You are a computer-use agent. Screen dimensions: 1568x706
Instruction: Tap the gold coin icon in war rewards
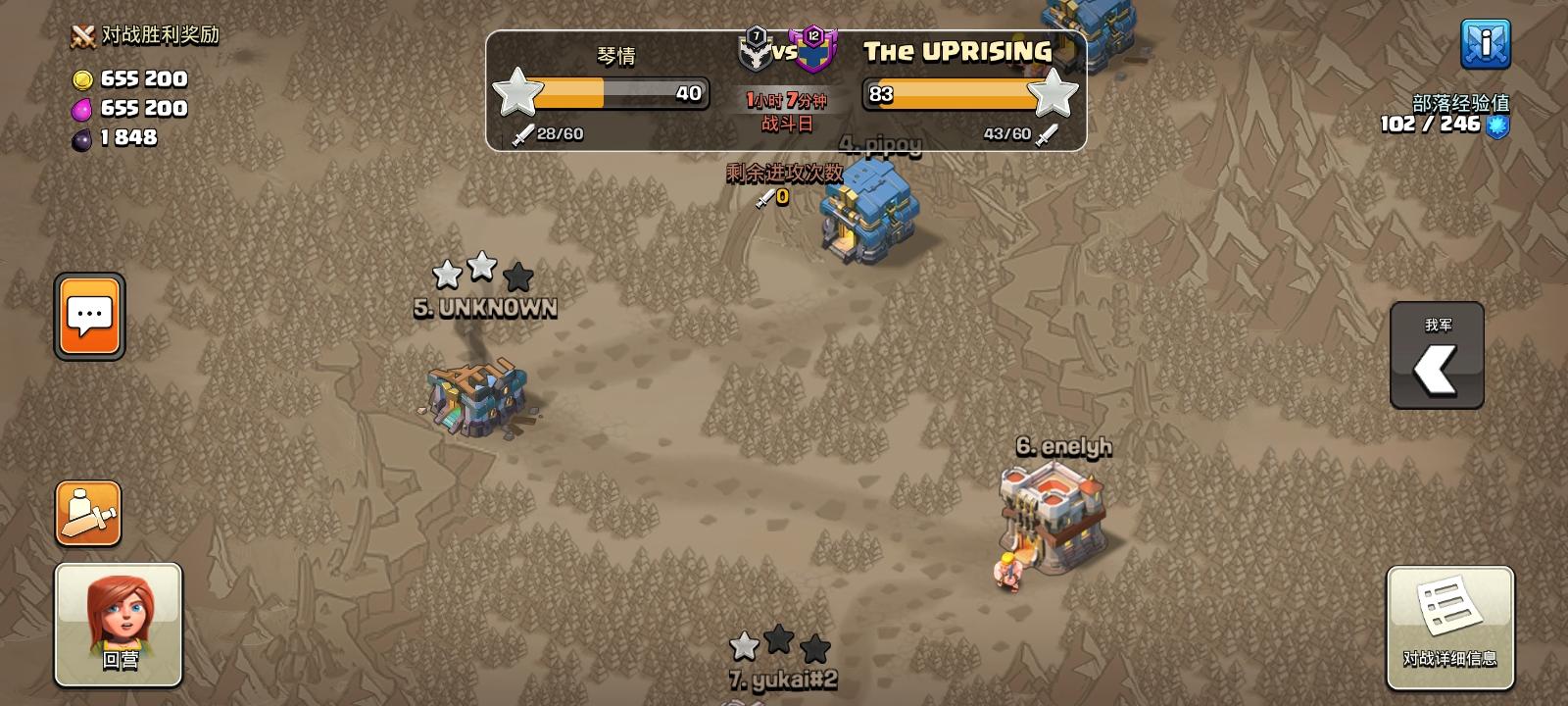(83, 80)
